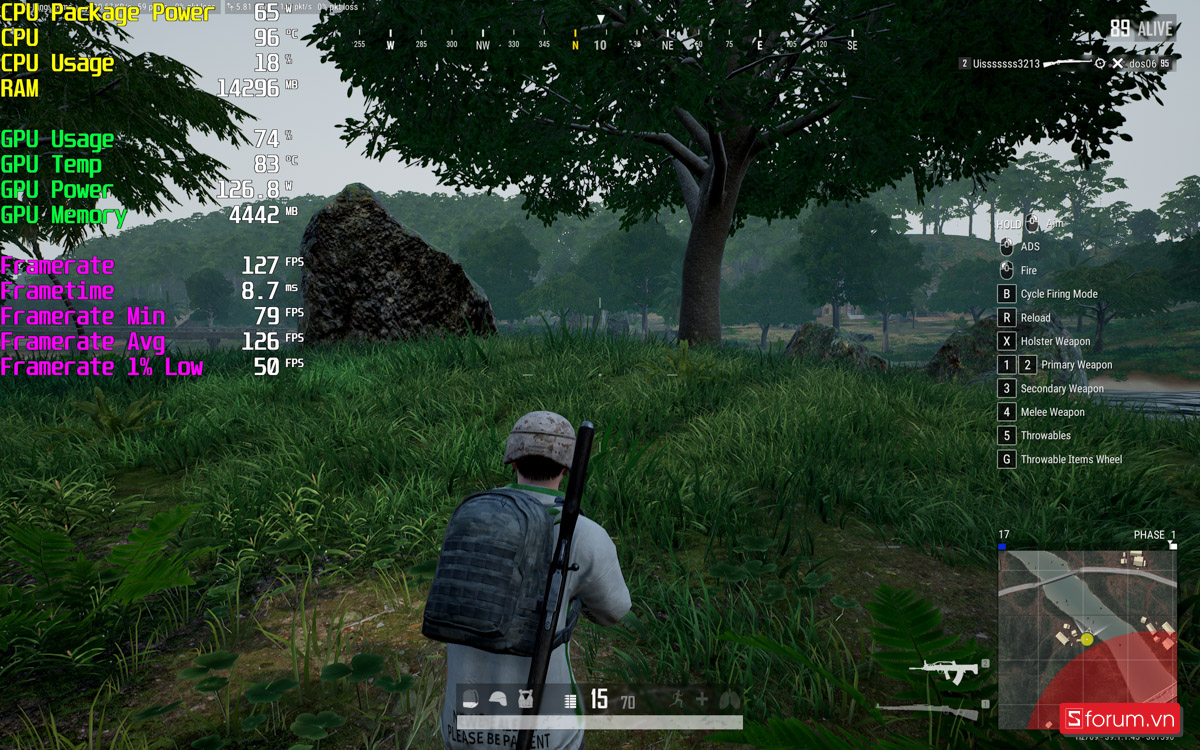Viewport: 1200px width, 750px height.
Task: Click the armor vest equipment icon
Action: [x=526, y=701]
